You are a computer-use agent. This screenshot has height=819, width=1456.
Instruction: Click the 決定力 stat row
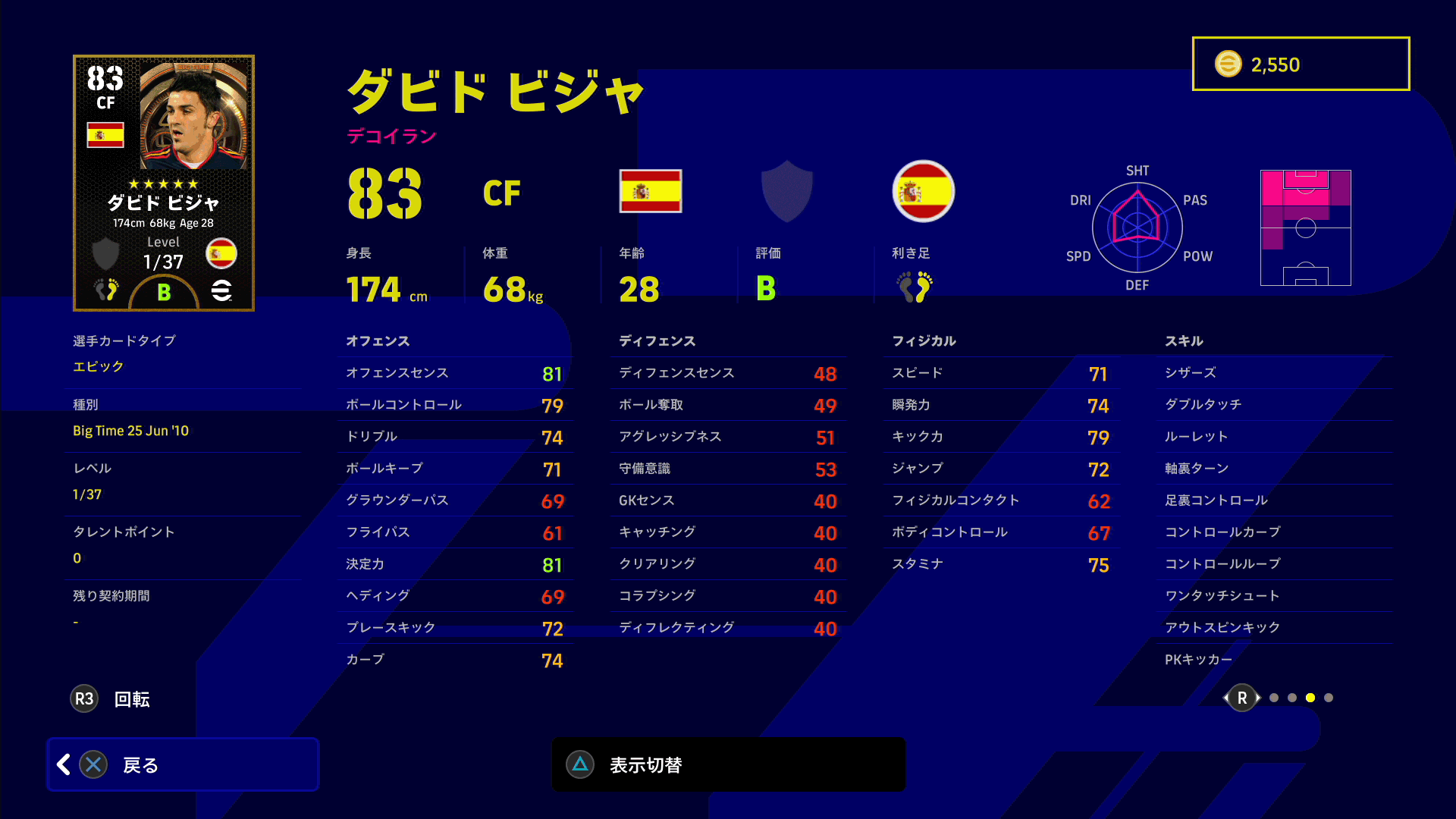pos(453,564)
